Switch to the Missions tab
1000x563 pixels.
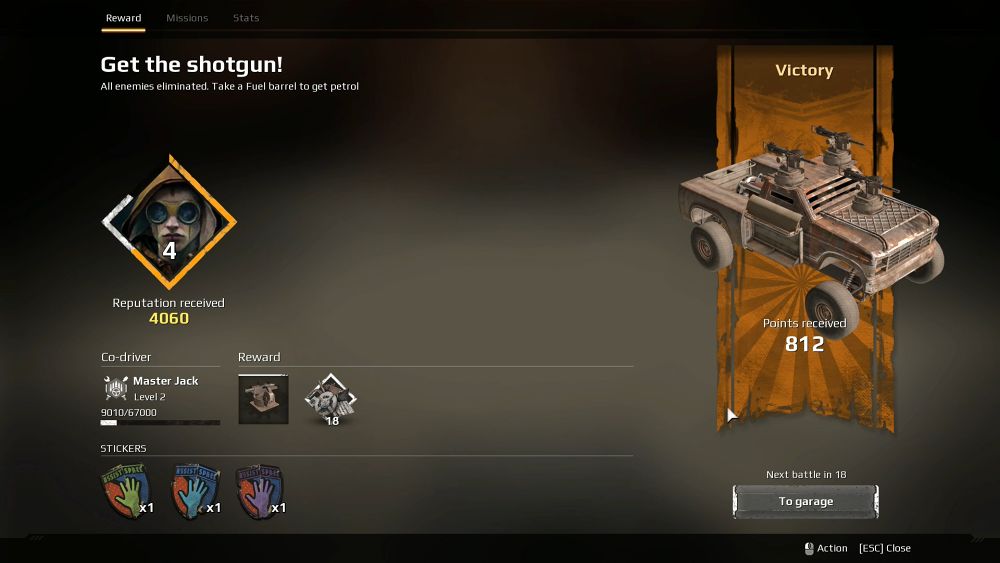click(187, 18)
